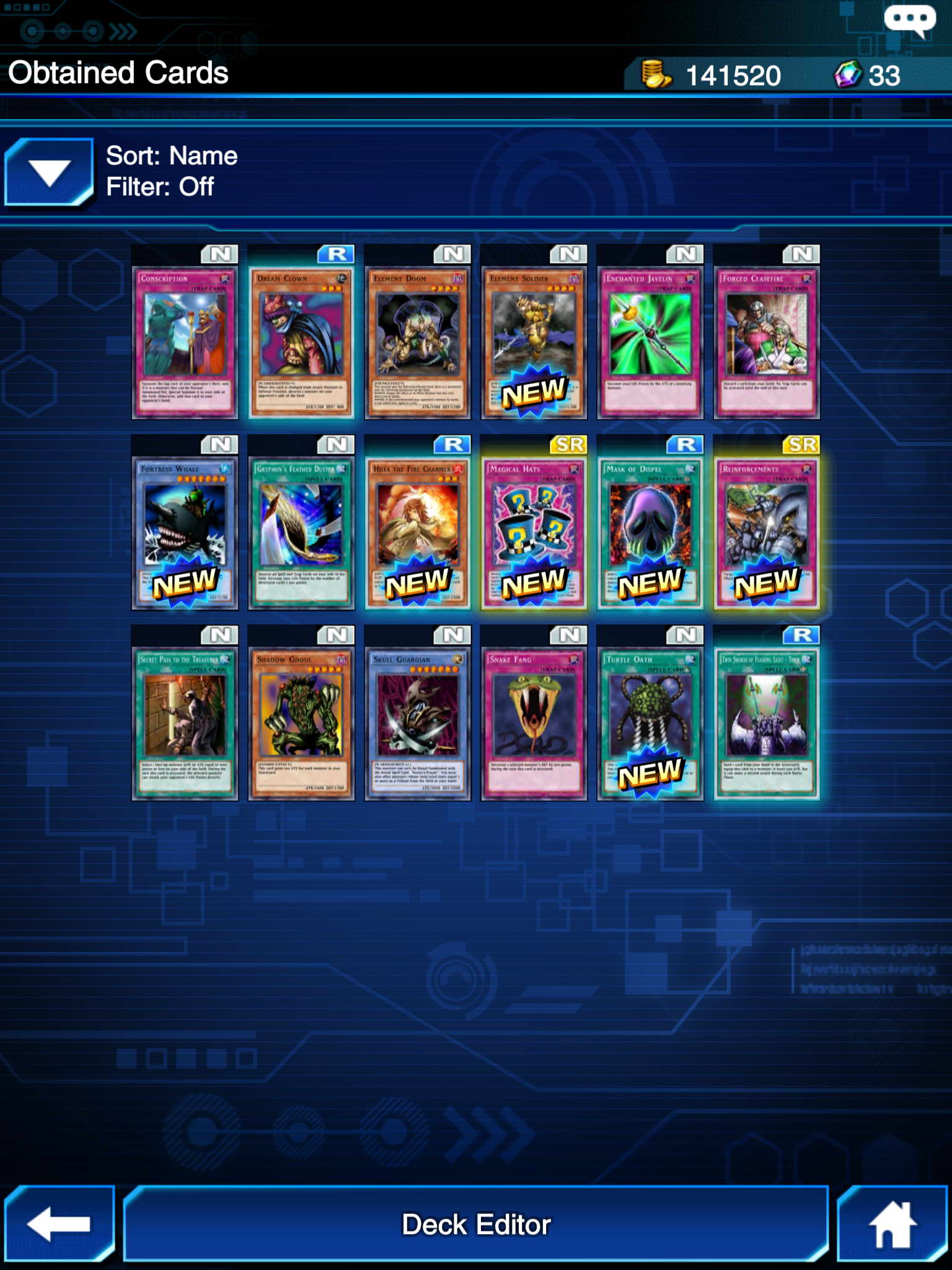Inspect the Snake Fang card

[534, 723]
